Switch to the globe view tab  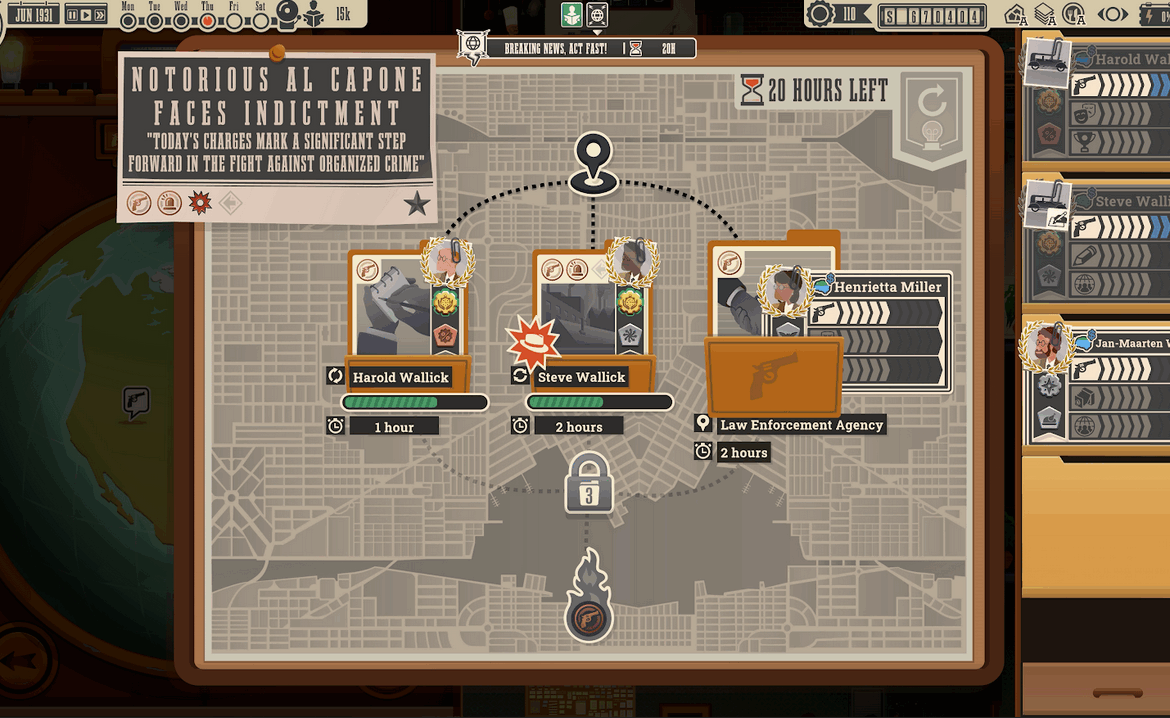tap(597, 14)
